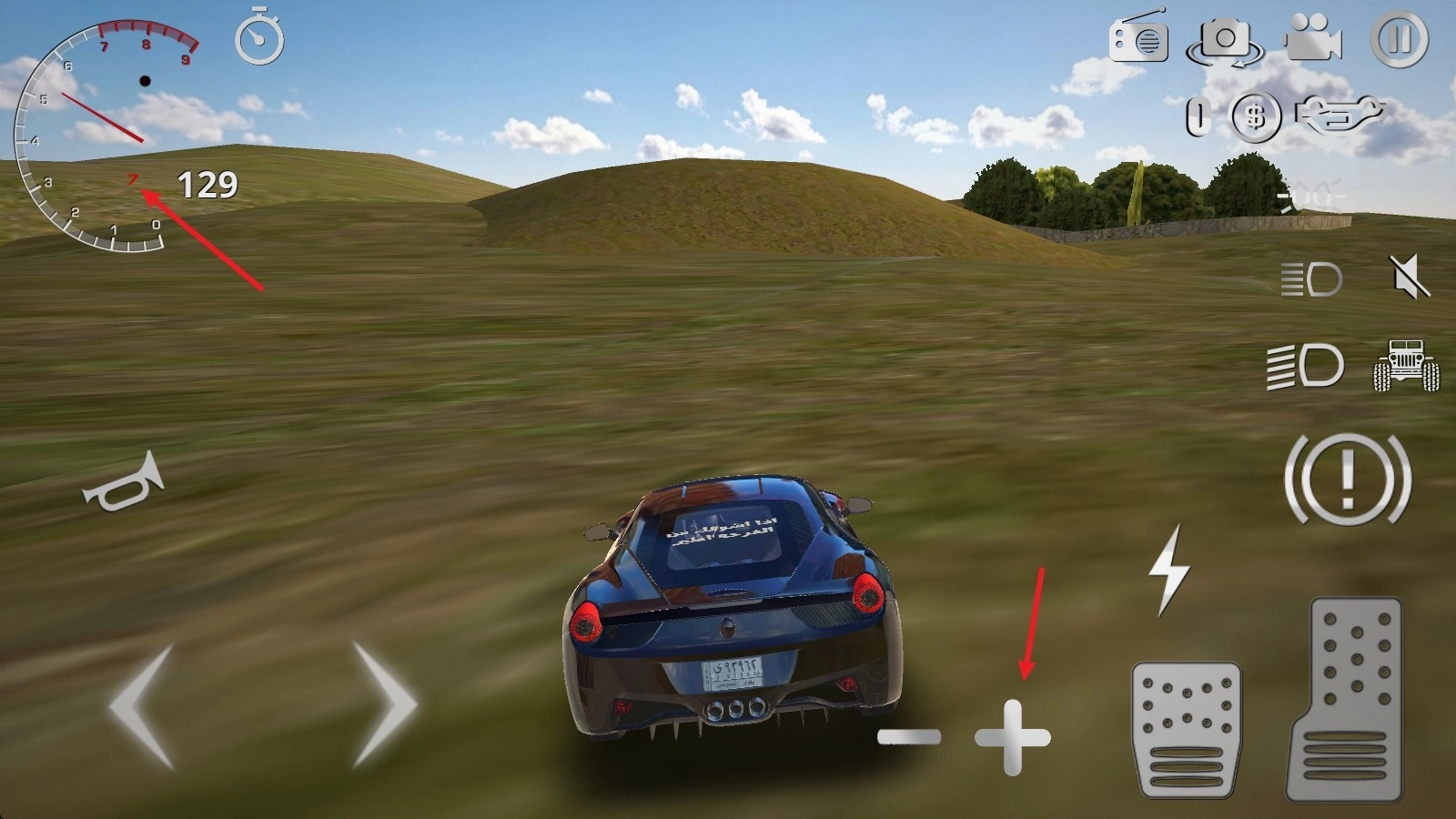Viewport: 1456px width, 819px height.
Task: Select the off-road jeep icon
Action: pos(1406,366)
